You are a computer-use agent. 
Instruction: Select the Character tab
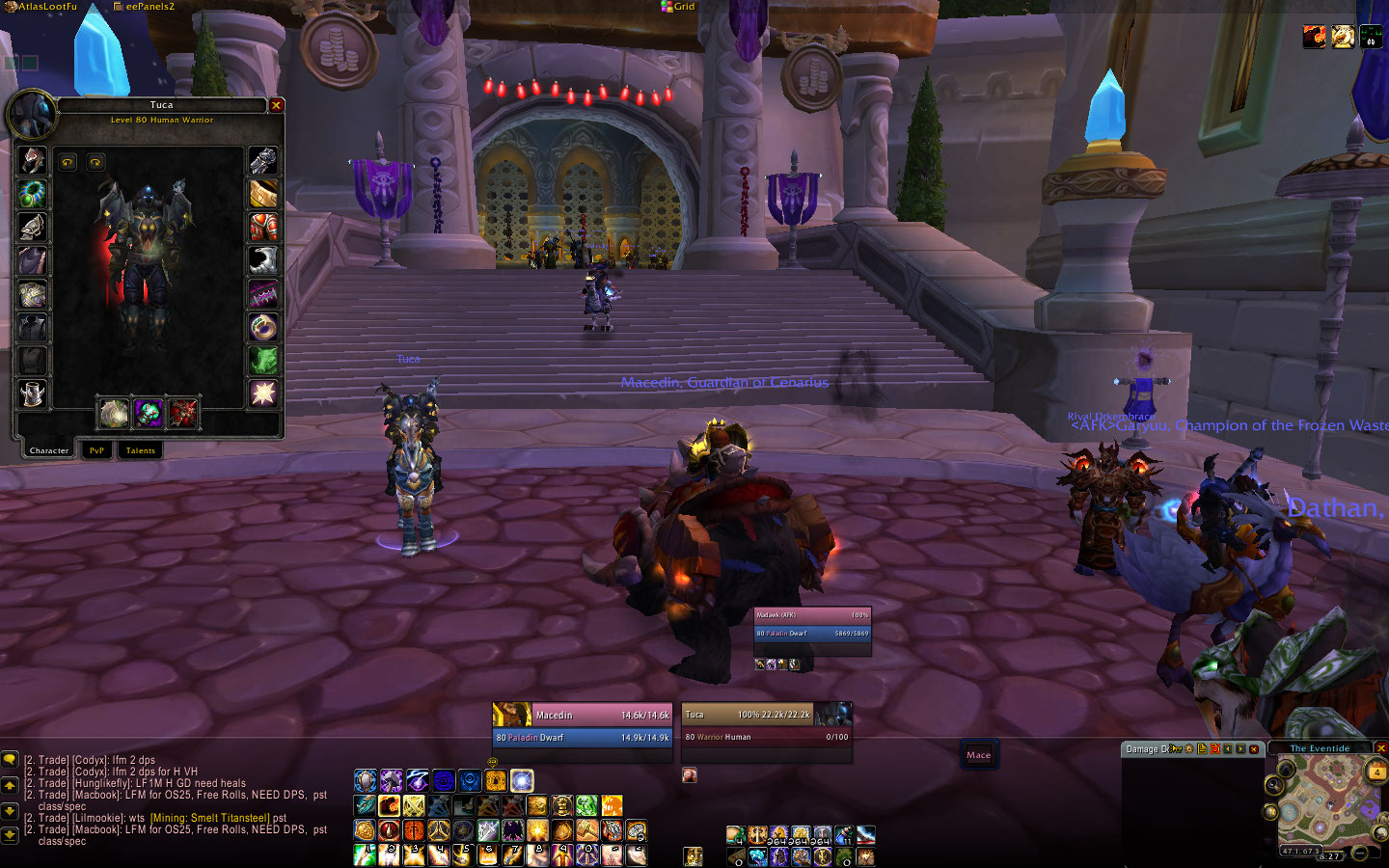(x=48, y=450)
